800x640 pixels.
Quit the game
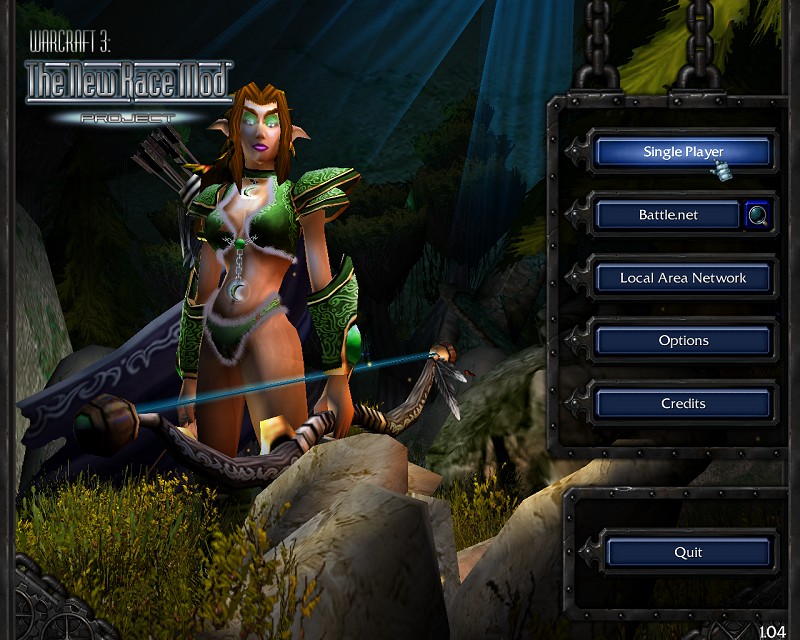[688, 552]
